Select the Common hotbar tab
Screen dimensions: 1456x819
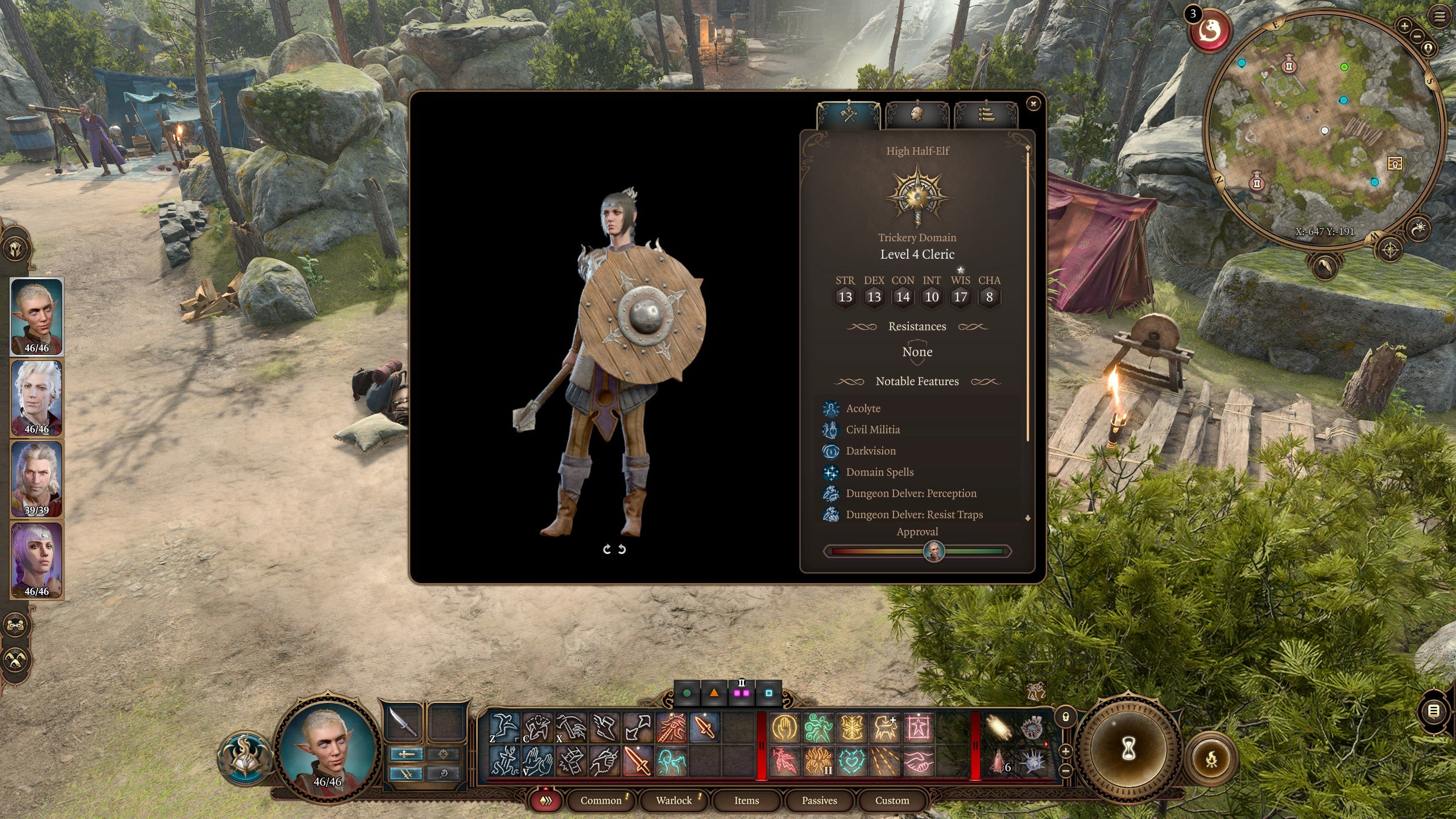point(601,800)
